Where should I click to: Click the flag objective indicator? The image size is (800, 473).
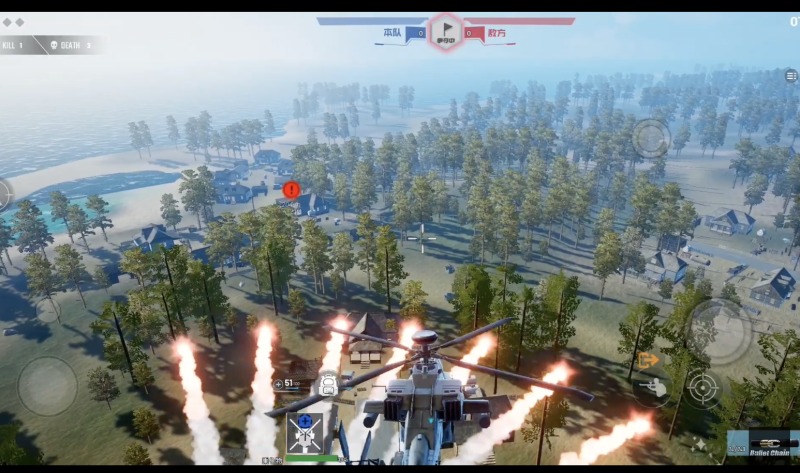pyautogui.click(x=445, y=32)
